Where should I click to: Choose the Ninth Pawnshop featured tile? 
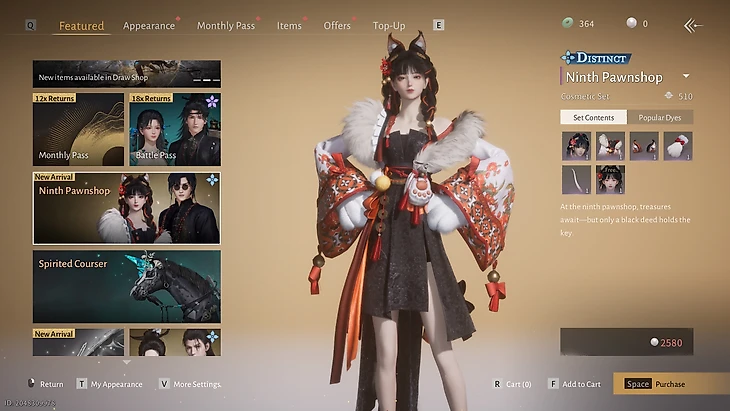pos(127,208)
